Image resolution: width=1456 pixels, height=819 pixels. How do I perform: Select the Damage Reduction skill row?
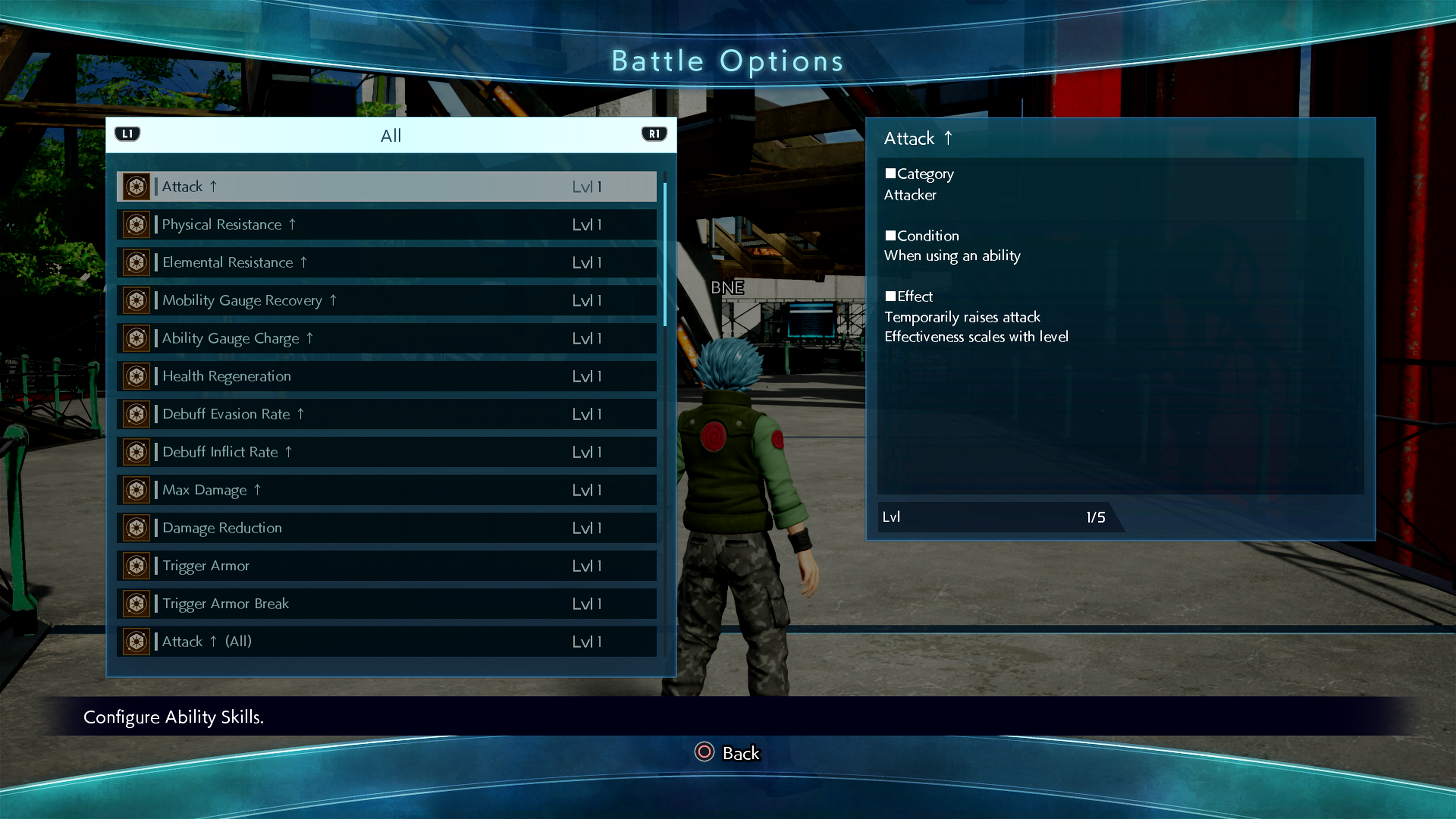pyautogui.click(x=387, y=527)
